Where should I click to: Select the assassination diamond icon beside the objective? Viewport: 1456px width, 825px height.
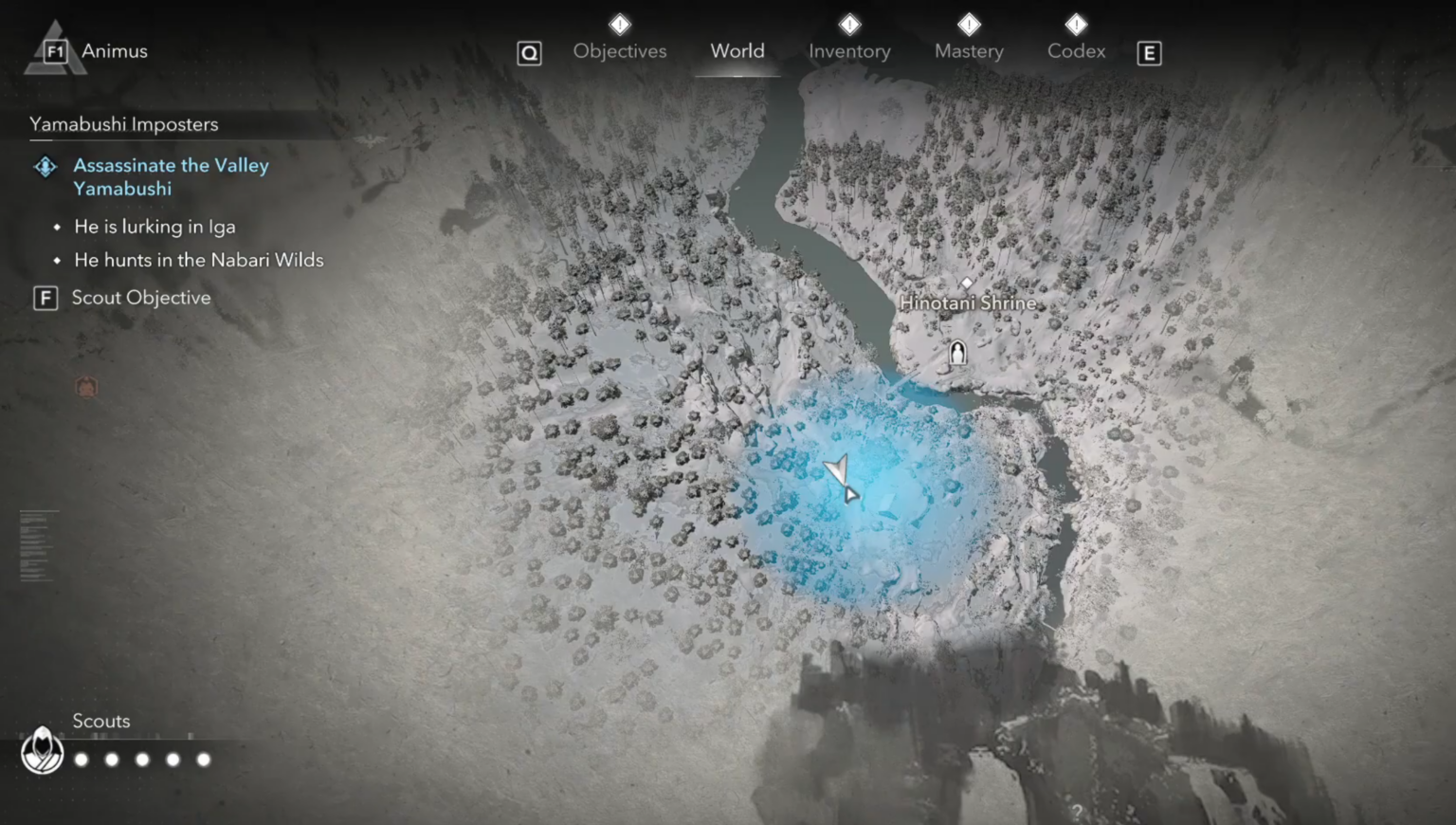tap(44, 166)
